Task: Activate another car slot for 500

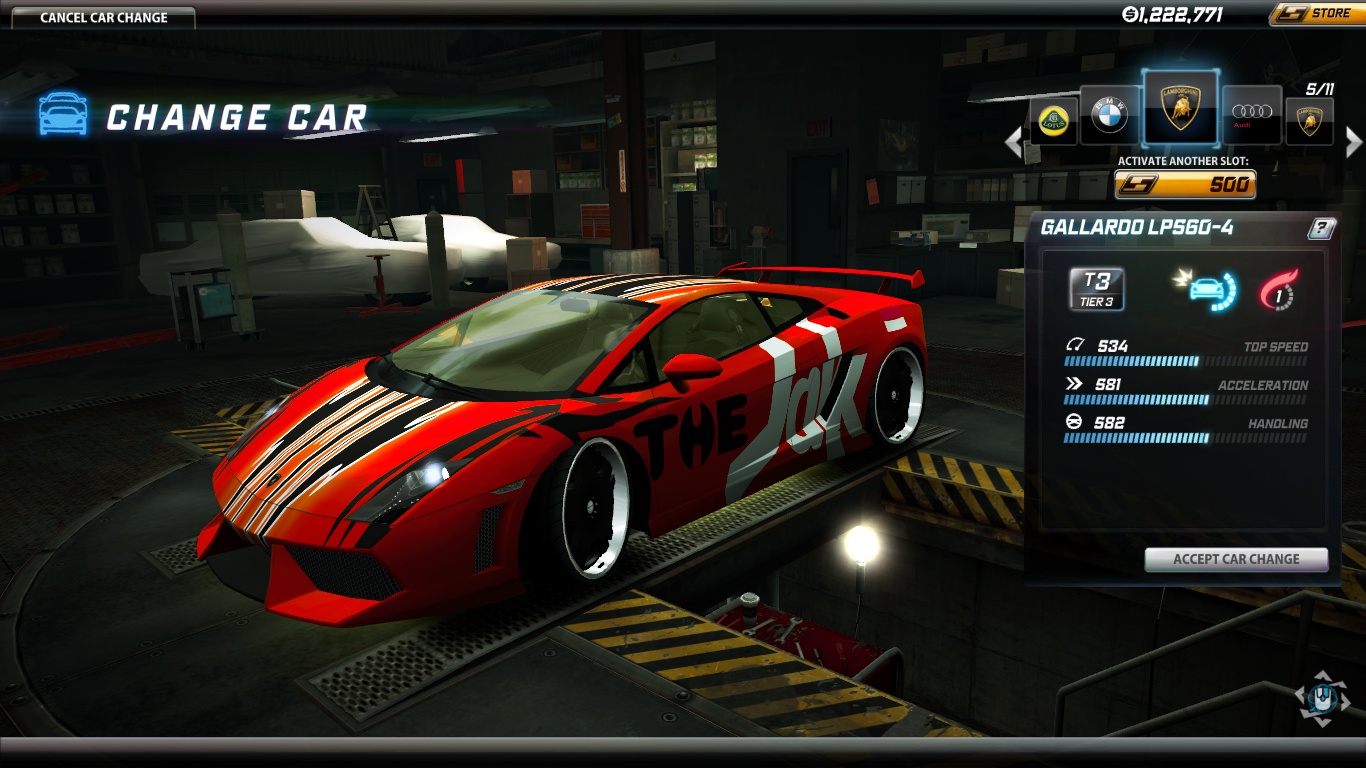Action: tap(1185, 185)
